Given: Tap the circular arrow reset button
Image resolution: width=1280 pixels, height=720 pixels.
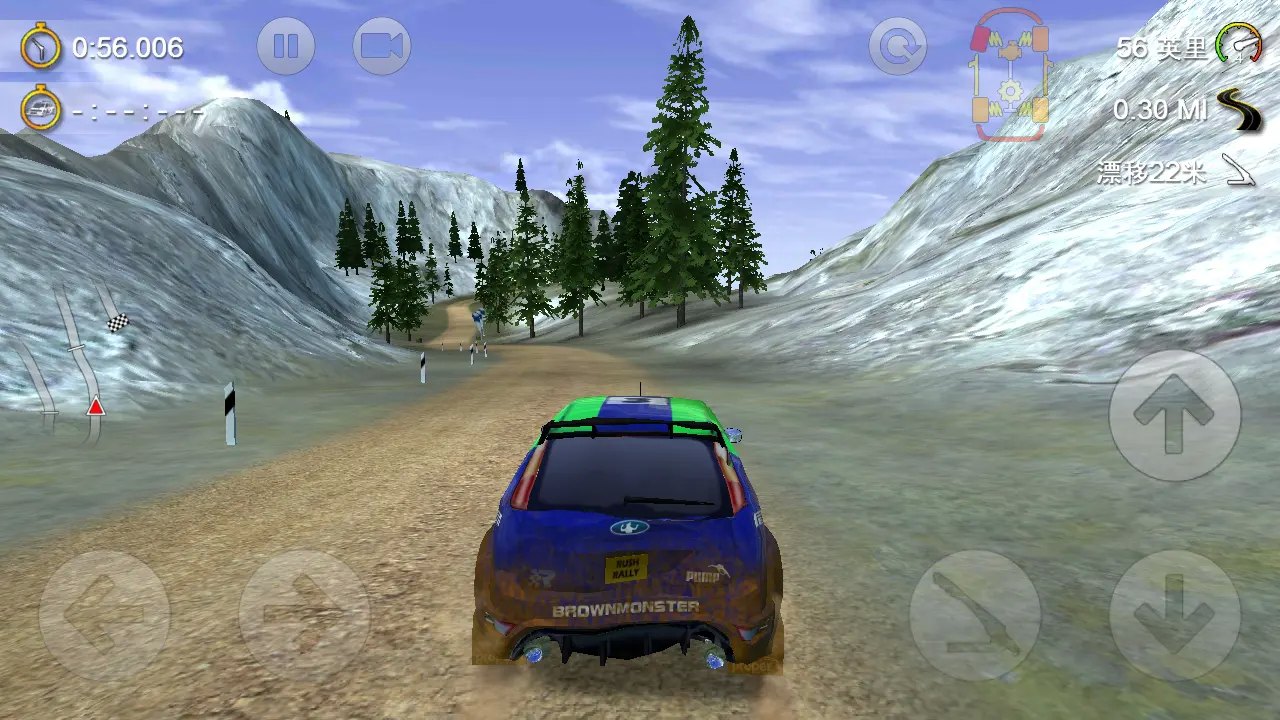Looking at the screenshot, I should (897, 46).
